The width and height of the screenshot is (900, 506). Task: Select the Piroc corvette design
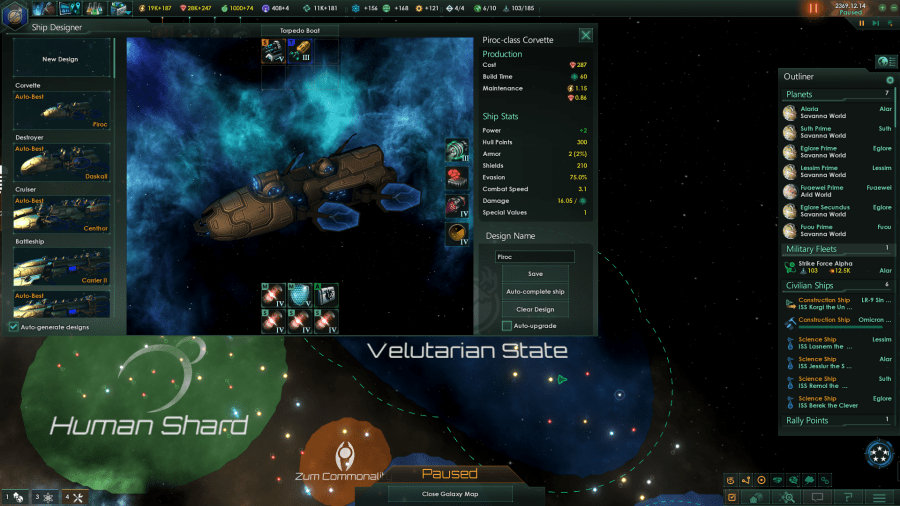tap(62, 111)
